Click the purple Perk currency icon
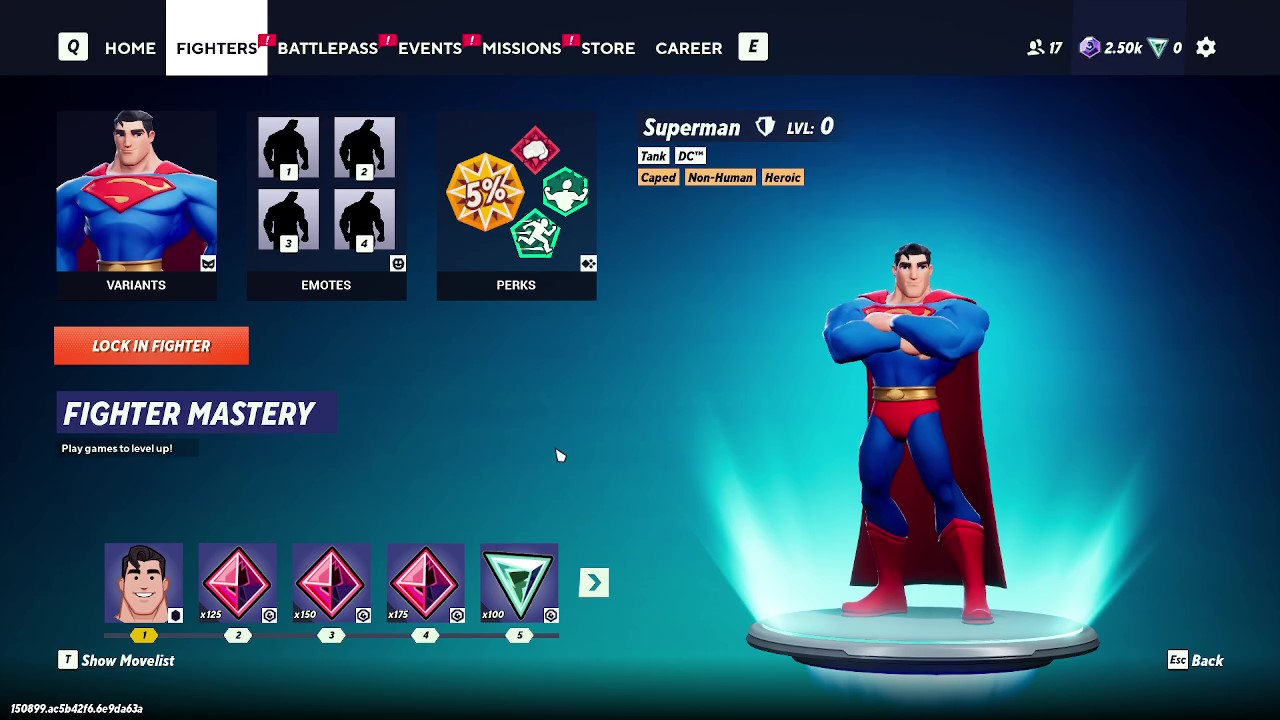The image size is (1280, 720). click(1089, 47)
